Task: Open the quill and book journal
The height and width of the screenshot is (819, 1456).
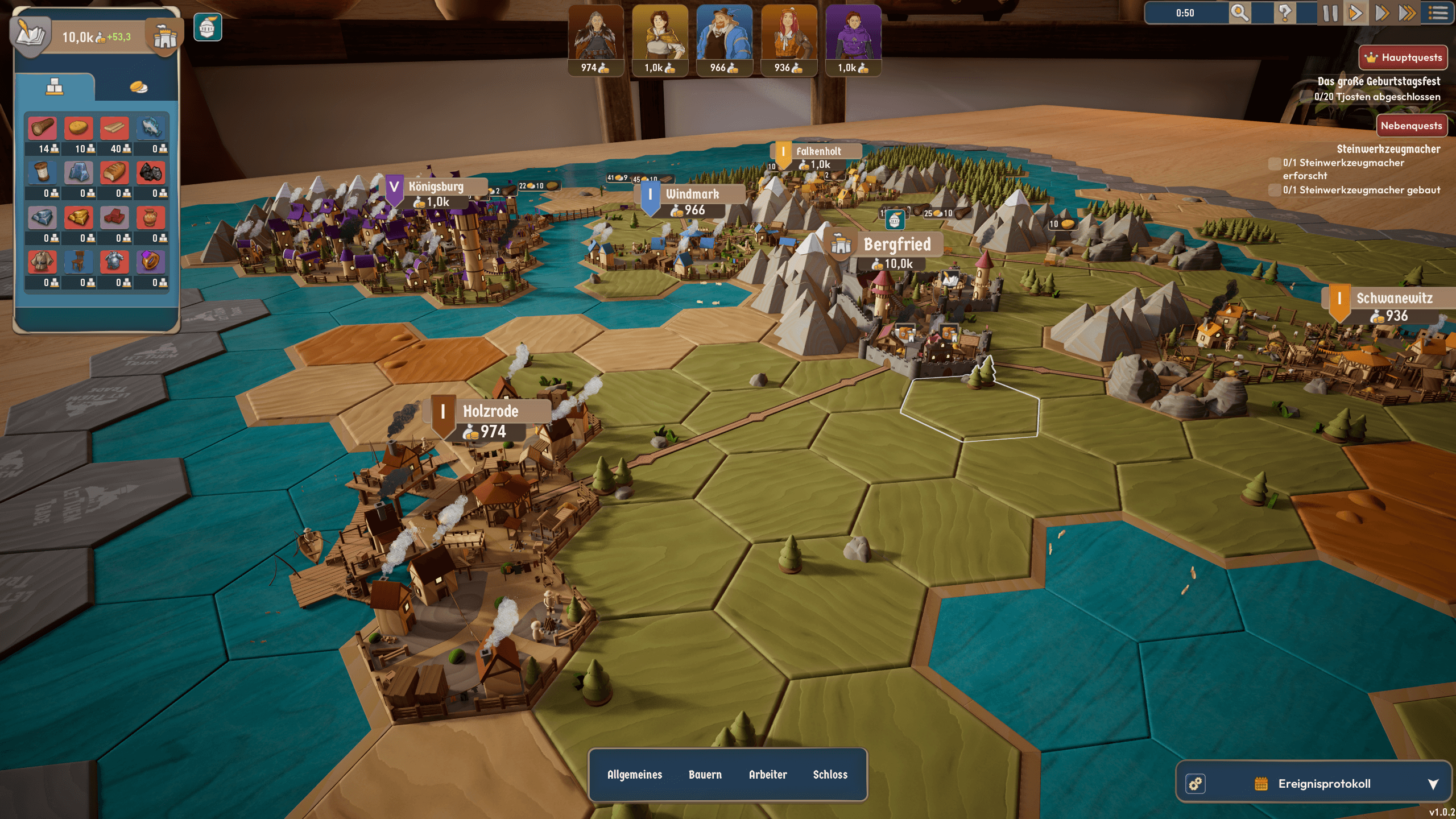Action: click(31, 34)
